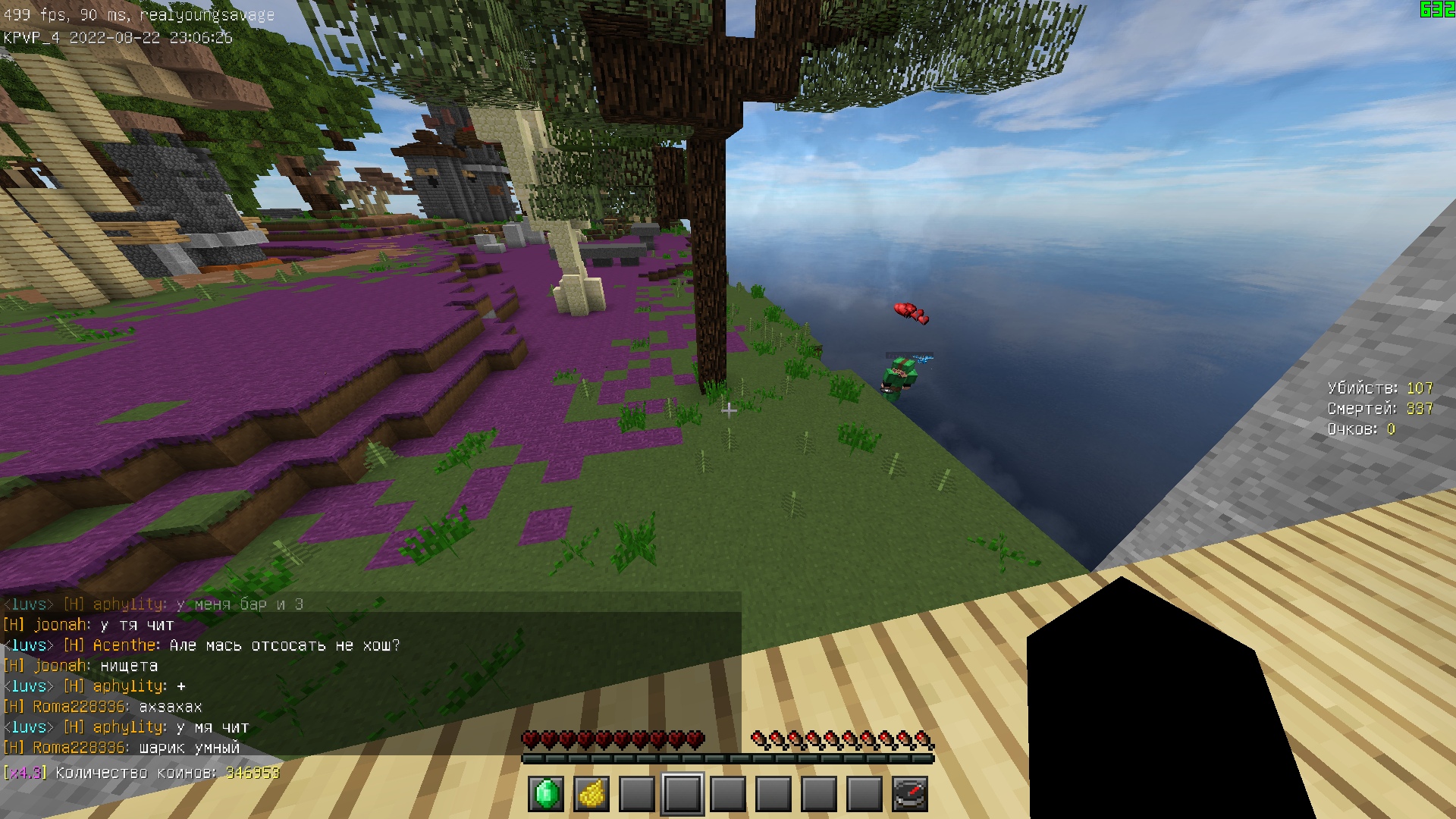The image size is (1456, 819).
Task: Select the compass hotbar slot
Action: pyautogui.click(x=910, y=794)
